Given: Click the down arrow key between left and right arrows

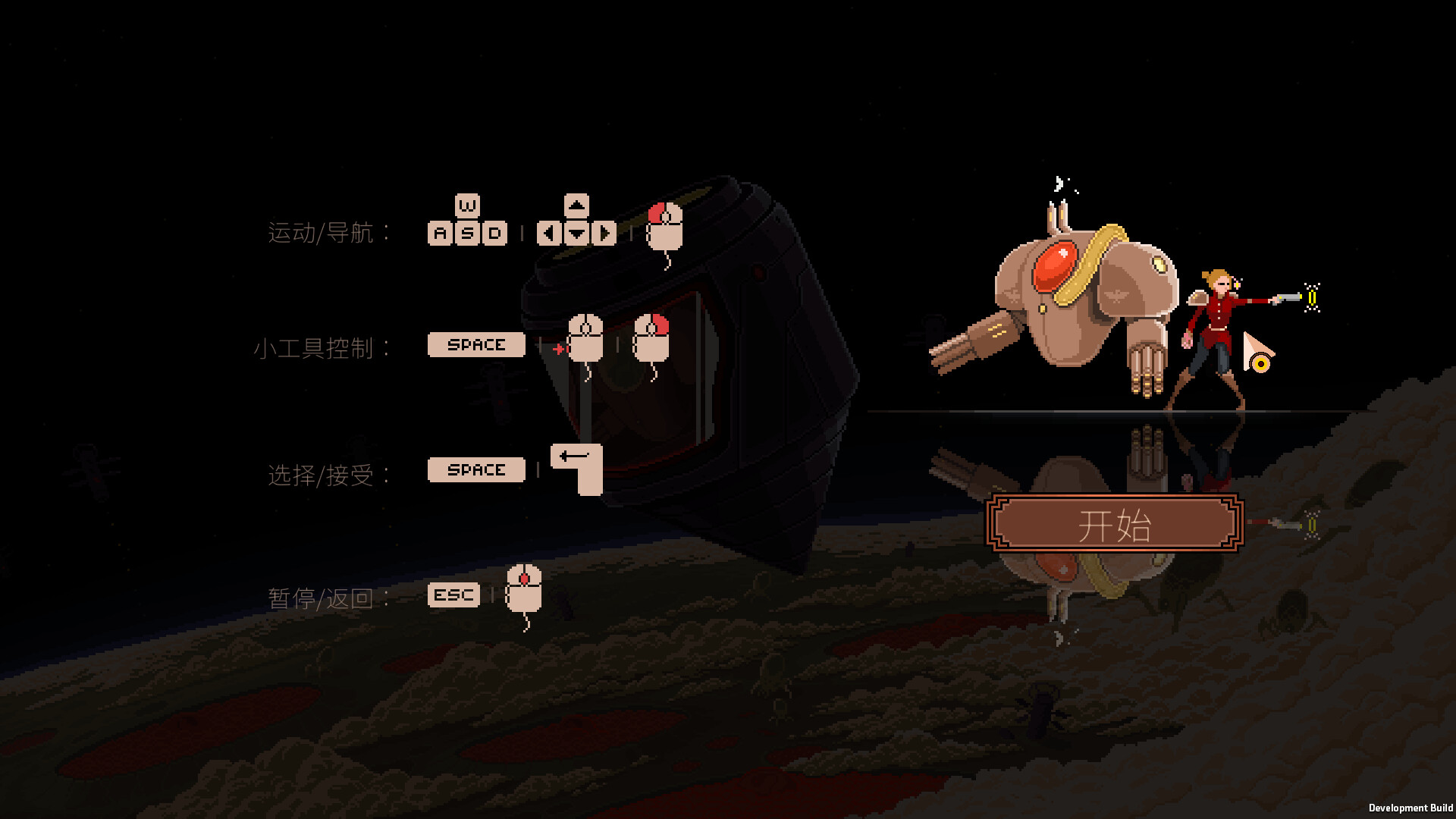Looking at the screenshot, I should pyautogui.click(x=576, y=233).
